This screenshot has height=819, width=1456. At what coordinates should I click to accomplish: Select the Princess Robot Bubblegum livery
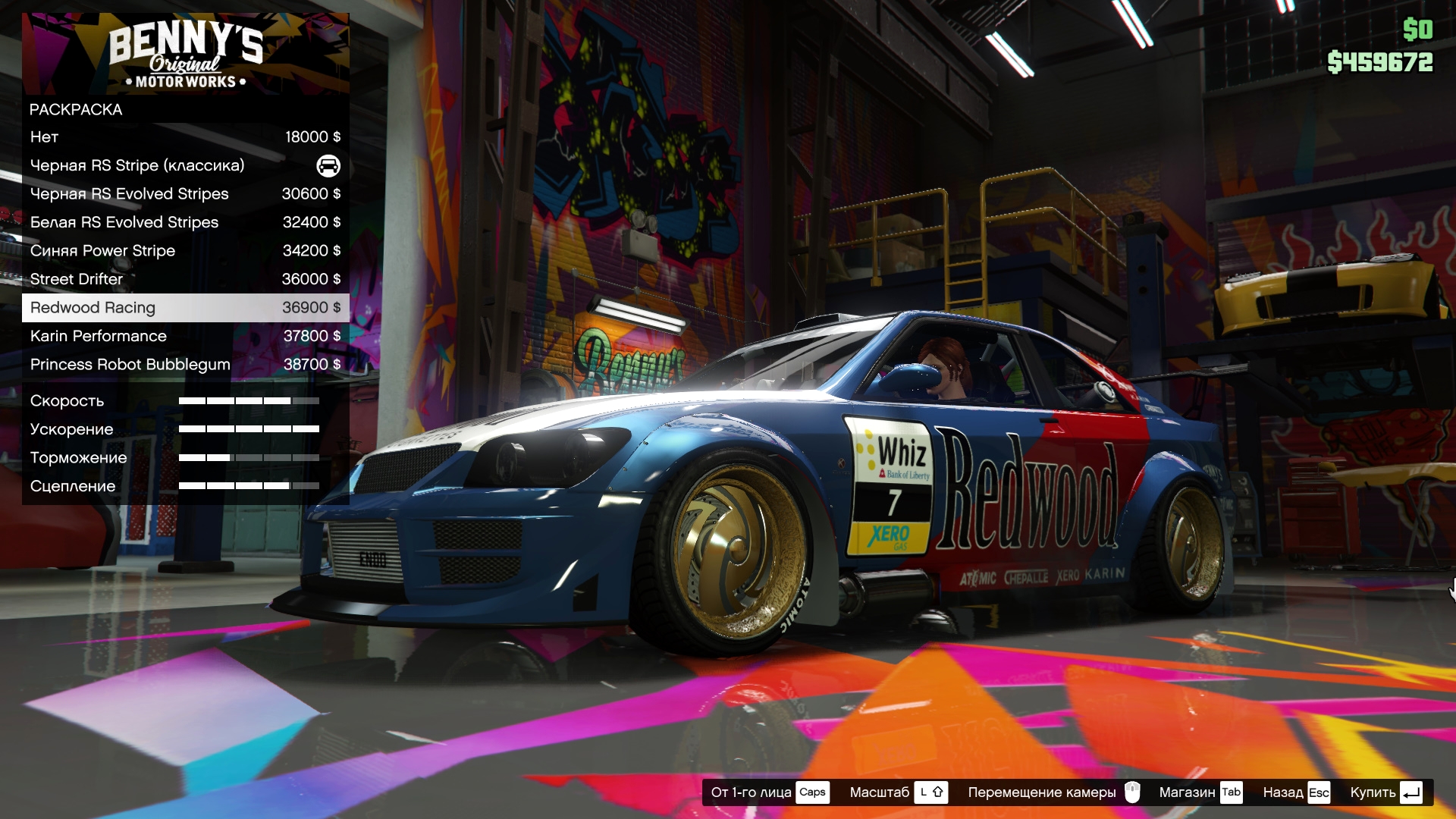pos(185,365)
